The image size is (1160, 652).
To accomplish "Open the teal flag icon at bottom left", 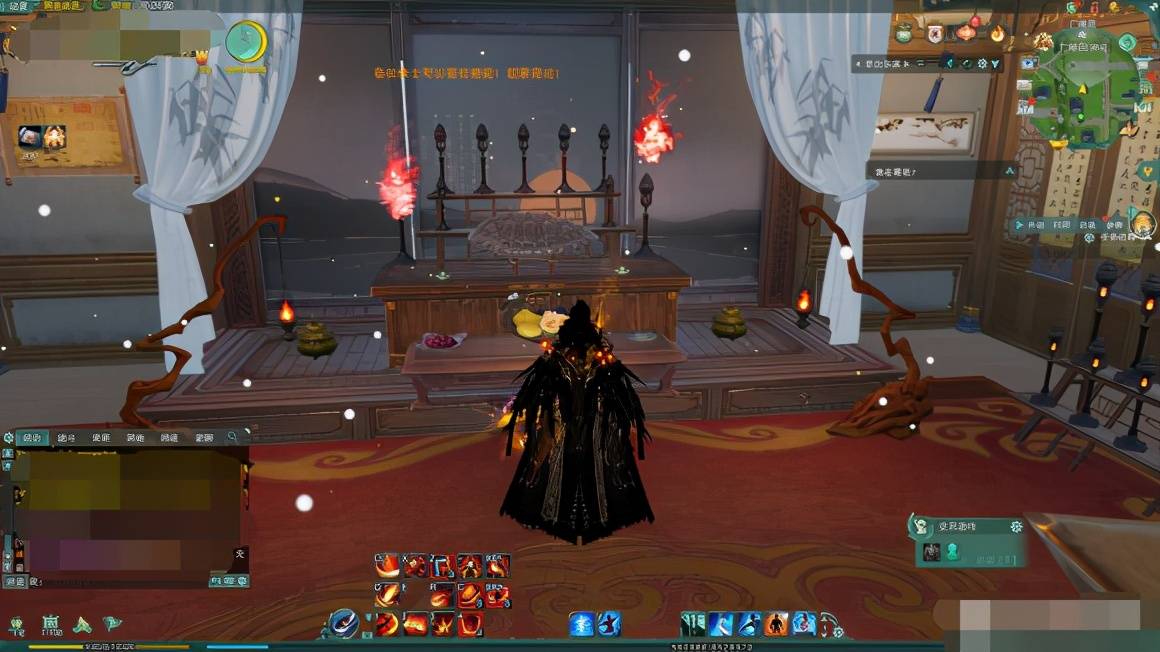I will (112, 623).
